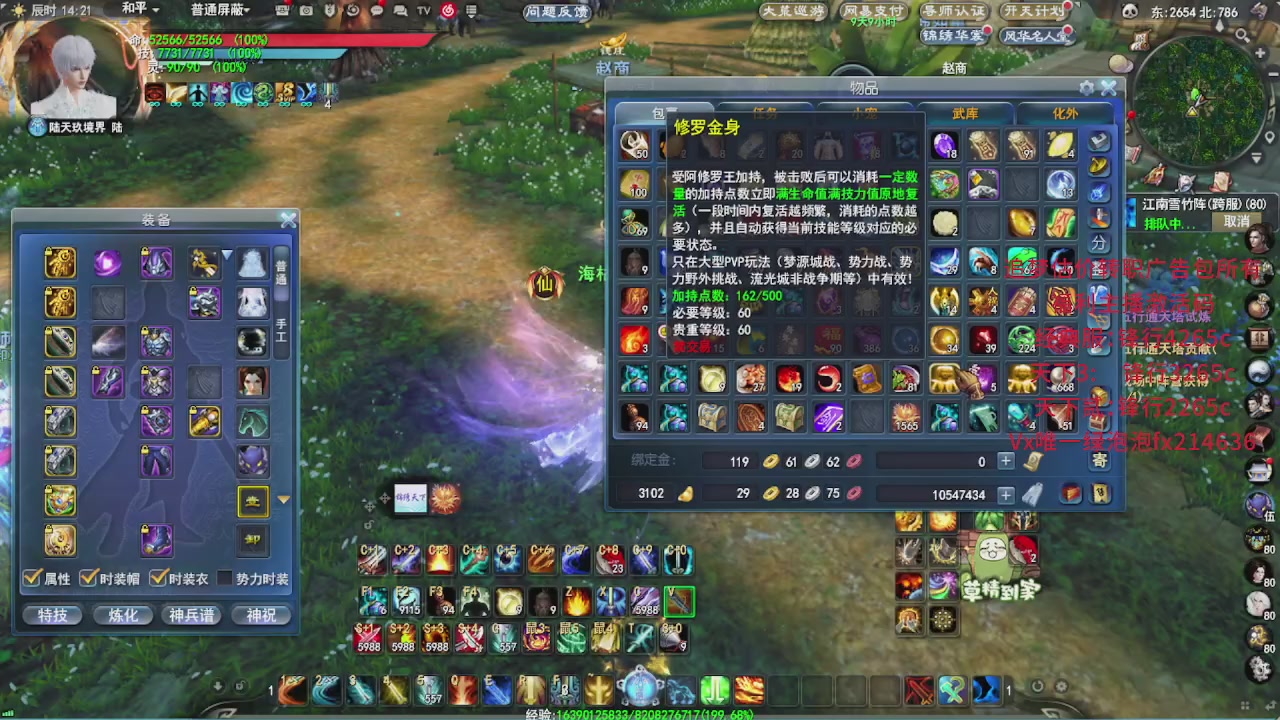1280x720 pixels.
Task: Open the 化外 tab in the item window
Action: pos(1064,113)
